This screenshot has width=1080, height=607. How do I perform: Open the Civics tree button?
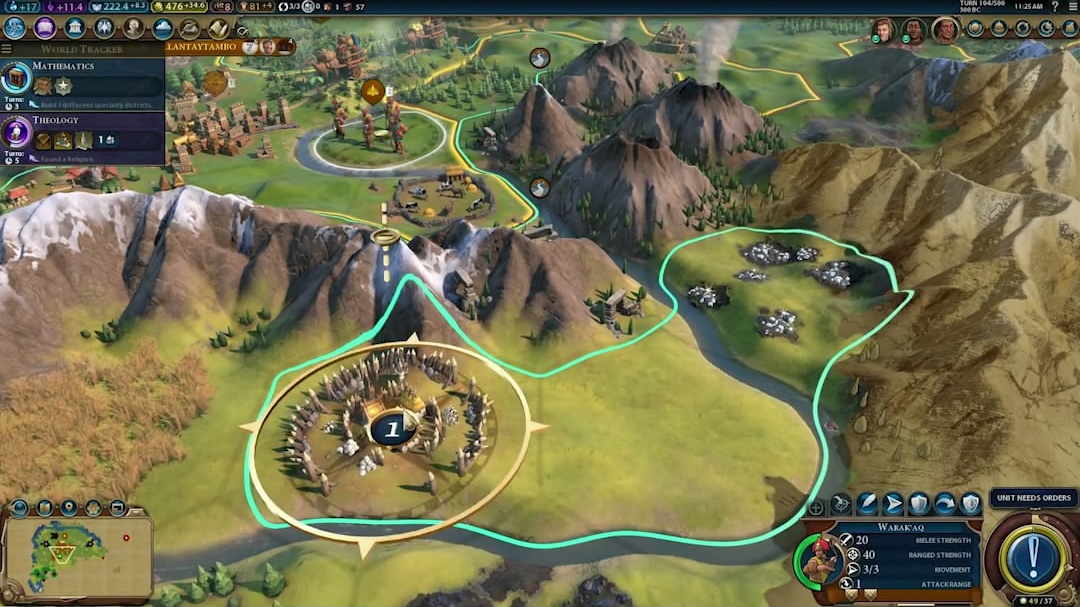44,28
